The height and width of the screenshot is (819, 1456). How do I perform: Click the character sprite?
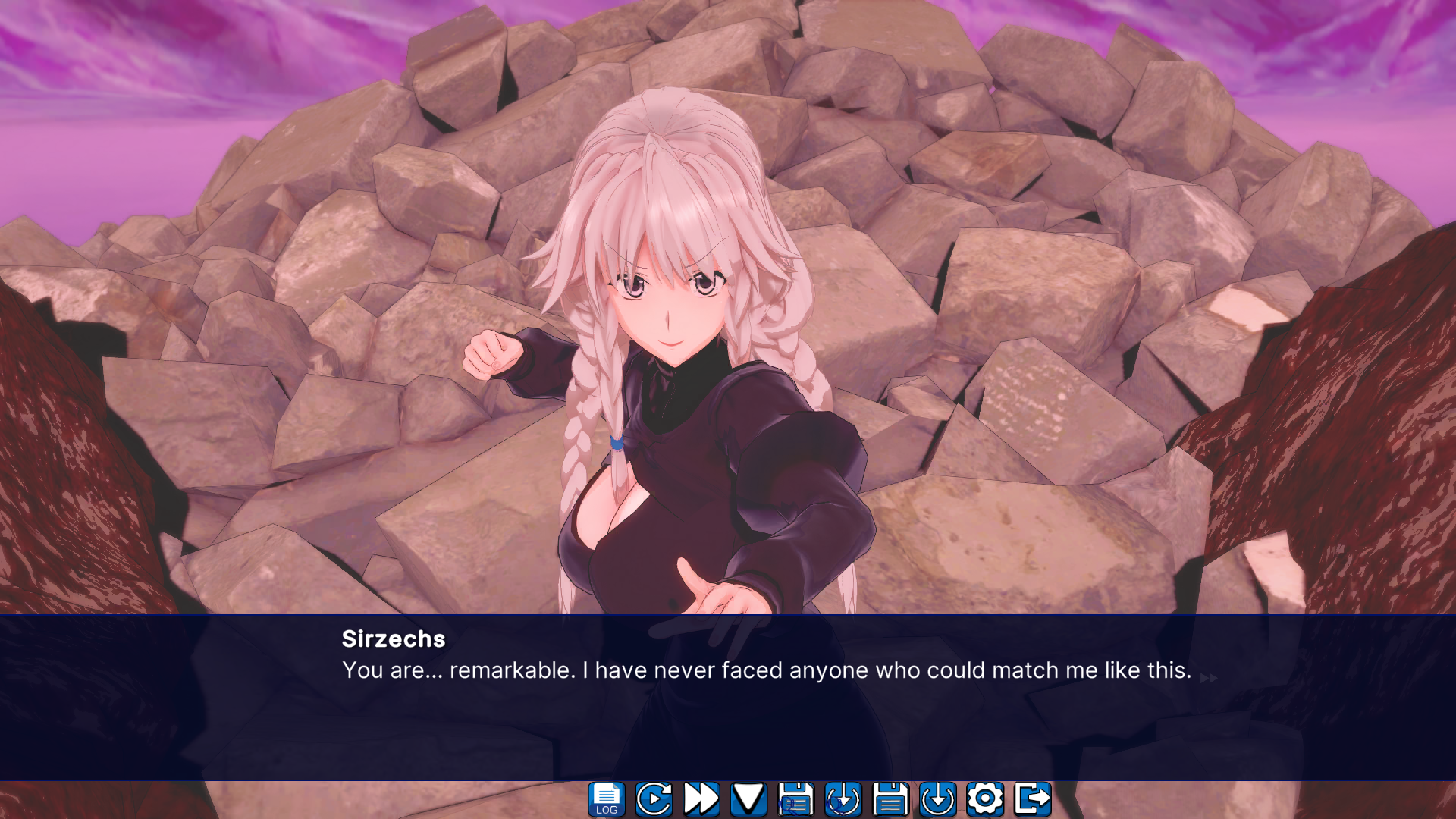(x=682, y=341)
